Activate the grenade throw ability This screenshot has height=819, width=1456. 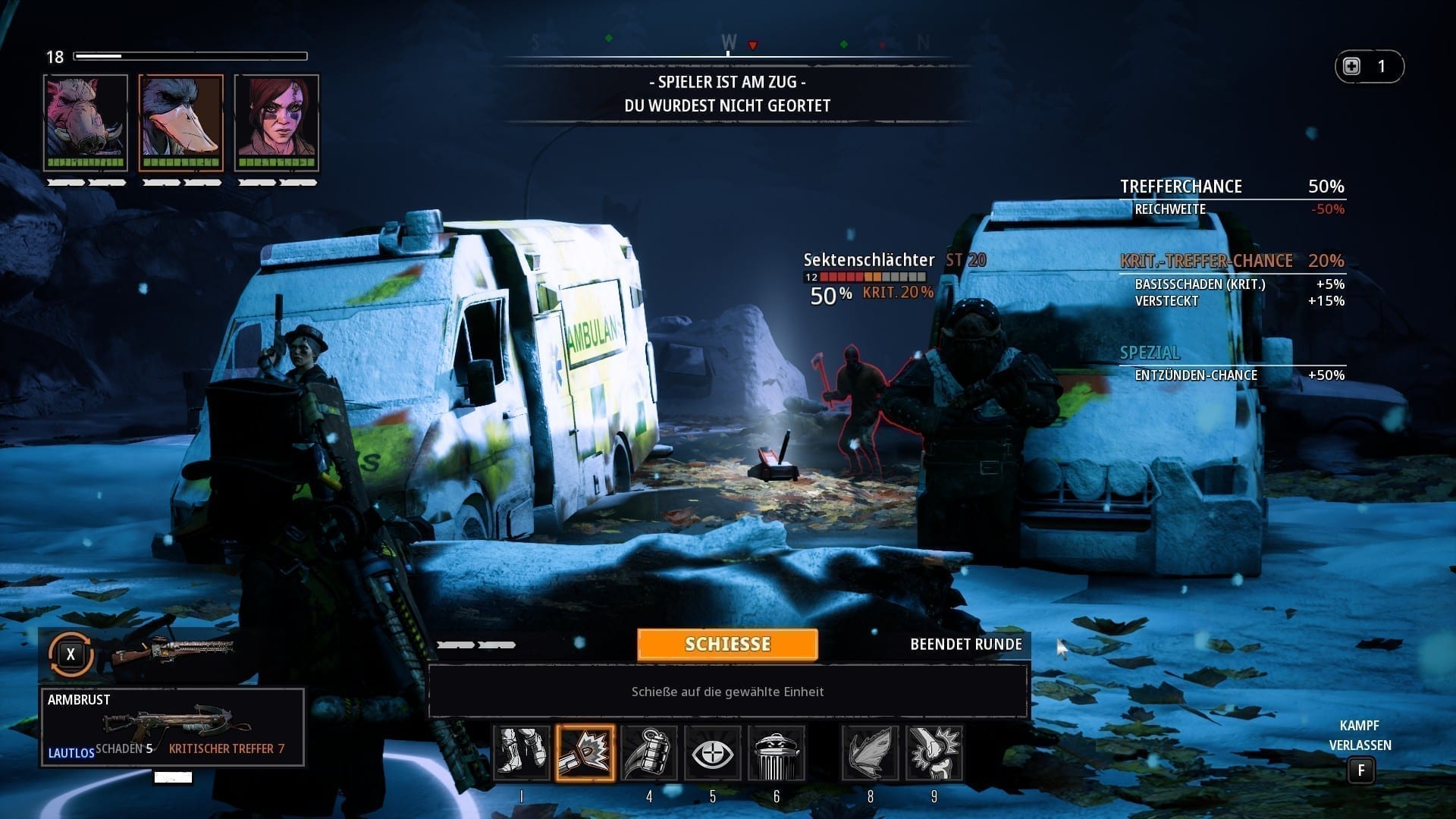[648, 753]
